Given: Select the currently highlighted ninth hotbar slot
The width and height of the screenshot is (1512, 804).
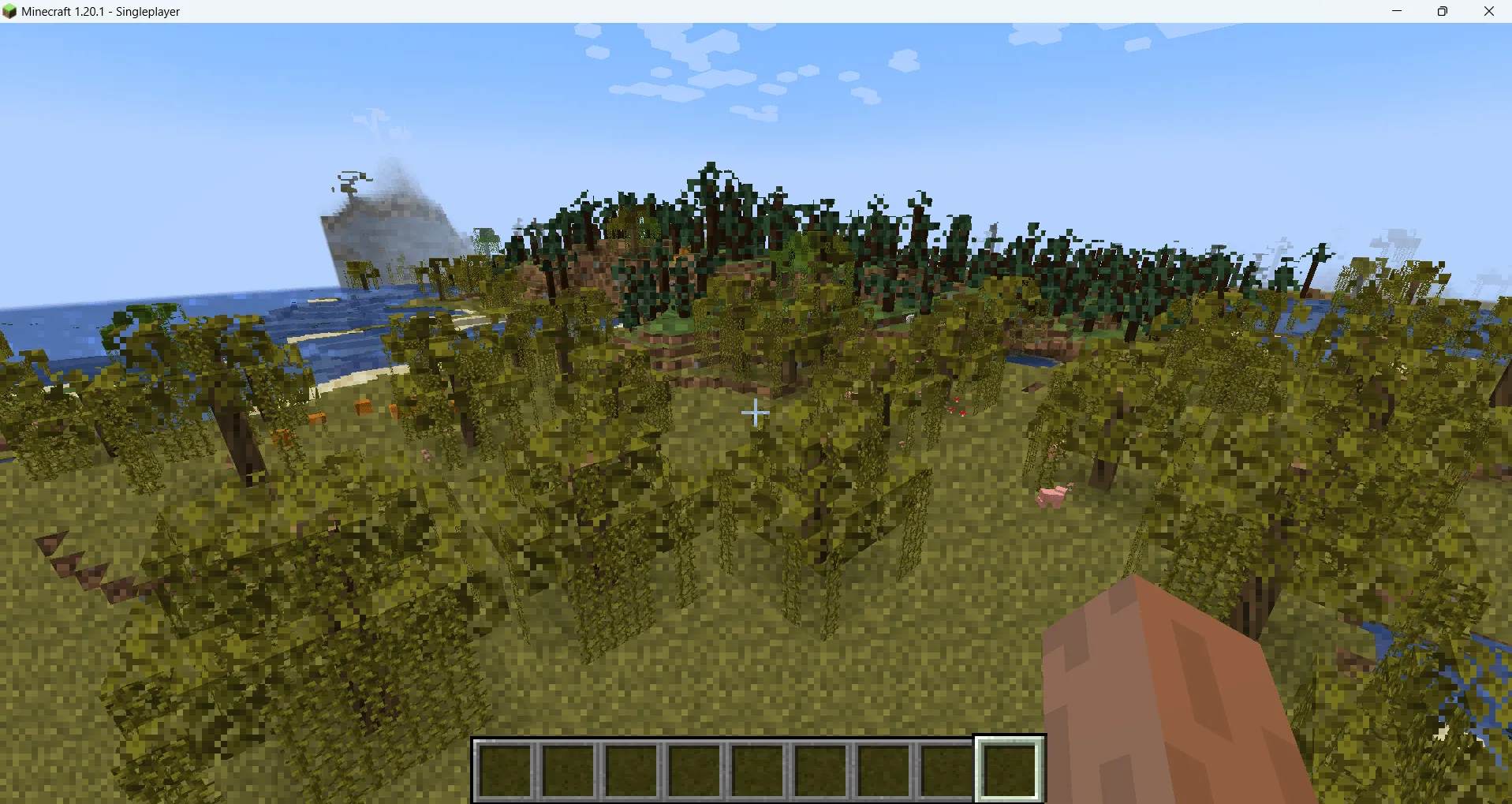Looking at the screenshot, I should [x=1010, y=767].
